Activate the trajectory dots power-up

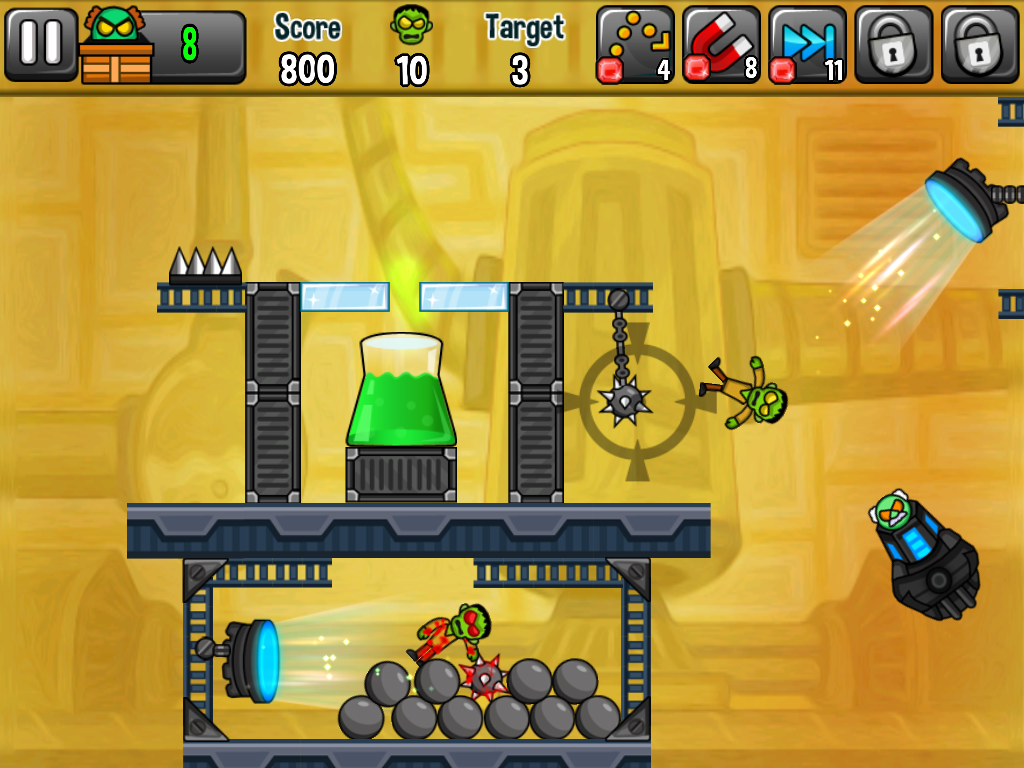click(635, 45)
